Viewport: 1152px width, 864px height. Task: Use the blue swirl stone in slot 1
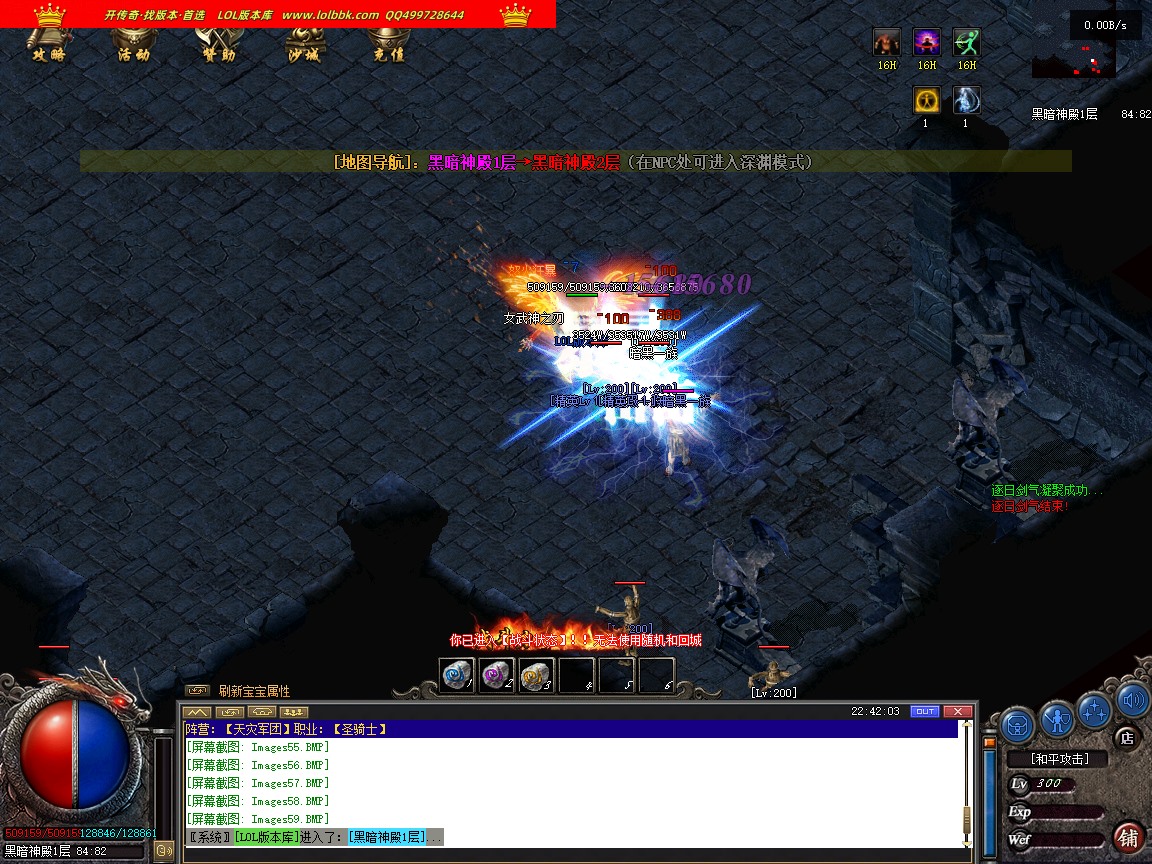[x=457, y=675]
